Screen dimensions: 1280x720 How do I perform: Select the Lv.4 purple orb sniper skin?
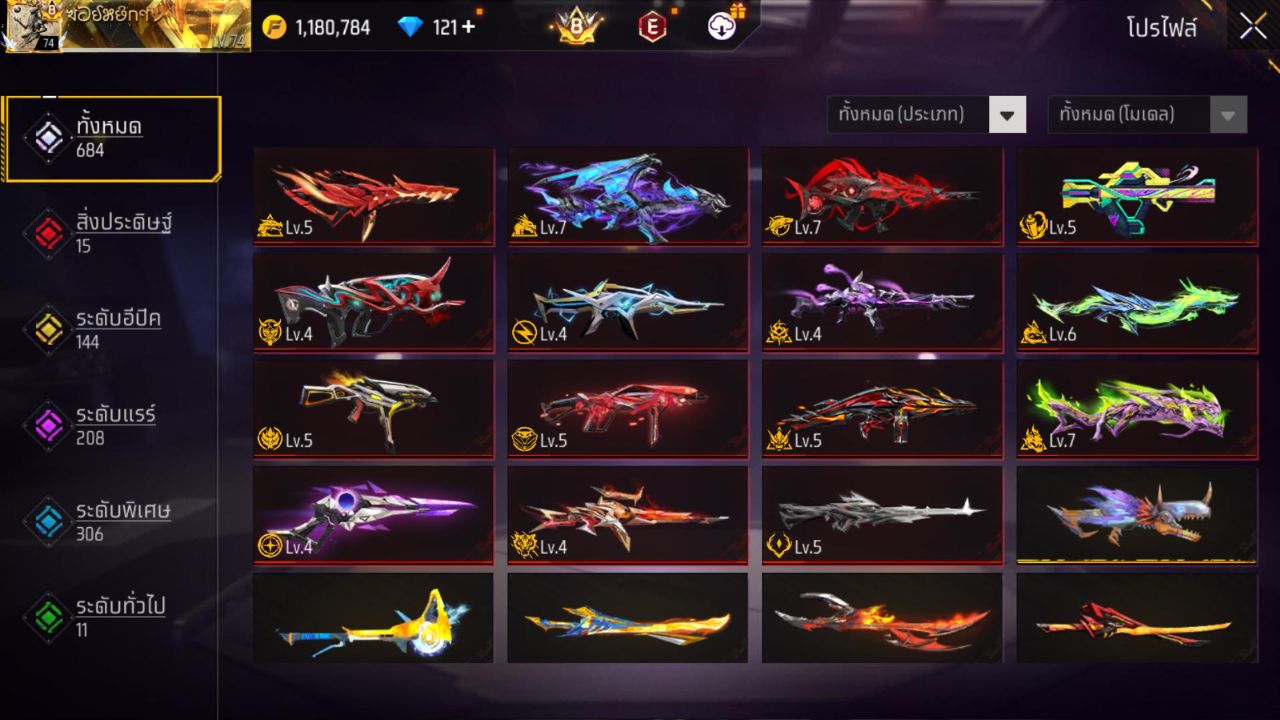[x=372, y=515]
